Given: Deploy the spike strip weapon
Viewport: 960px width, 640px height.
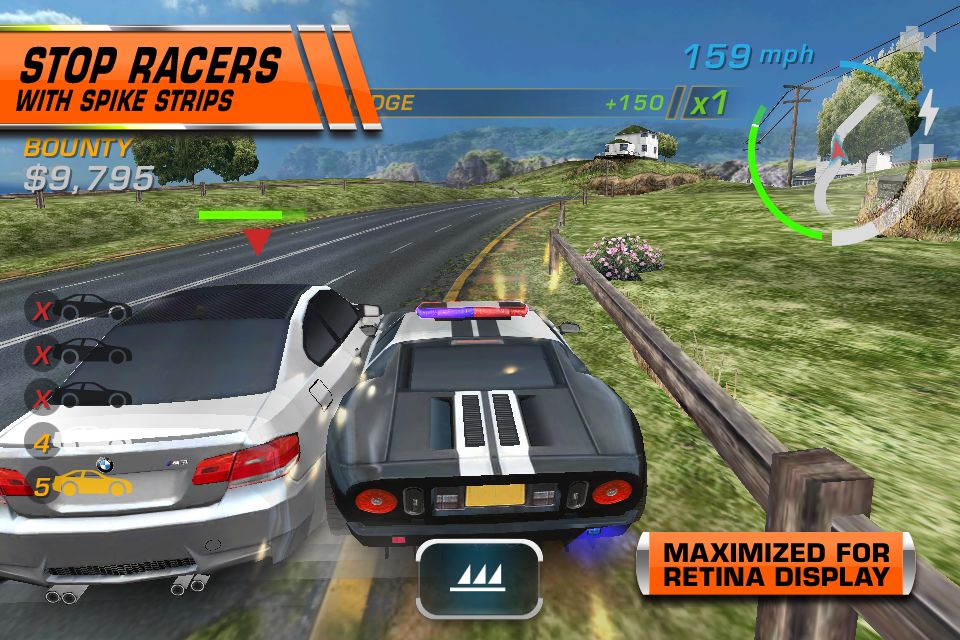Looking at the screenshot, I should [479, 578].
